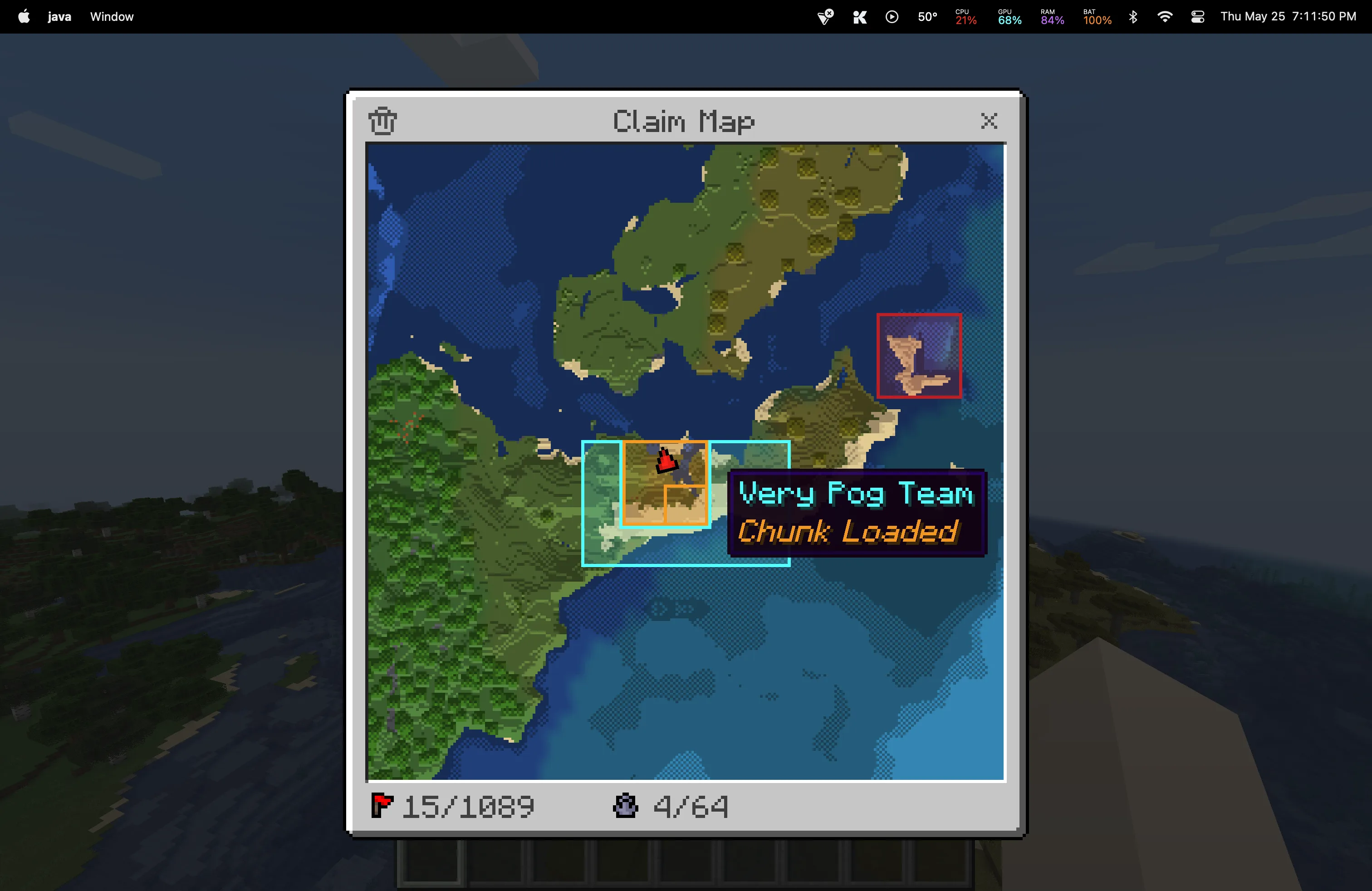Click the clock showing 7:11:50 PM
Image resolution: width=1372 pixels, height=891 pixels.
click(x=1324, y=17)
